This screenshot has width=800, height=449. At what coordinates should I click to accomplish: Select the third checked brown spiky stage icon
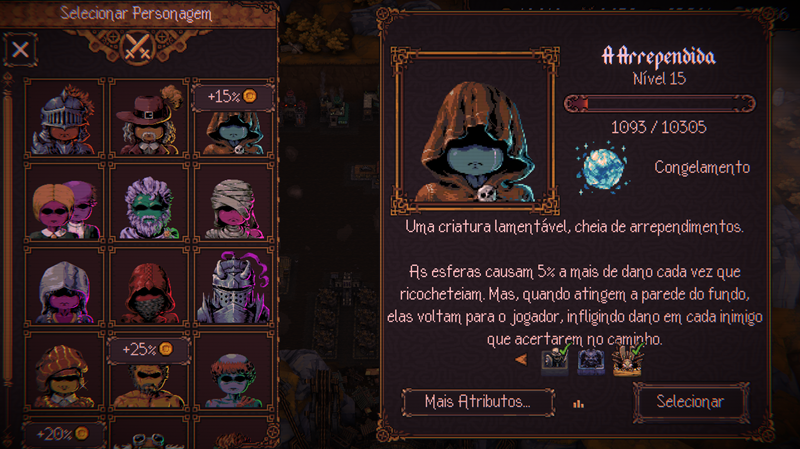627,360
